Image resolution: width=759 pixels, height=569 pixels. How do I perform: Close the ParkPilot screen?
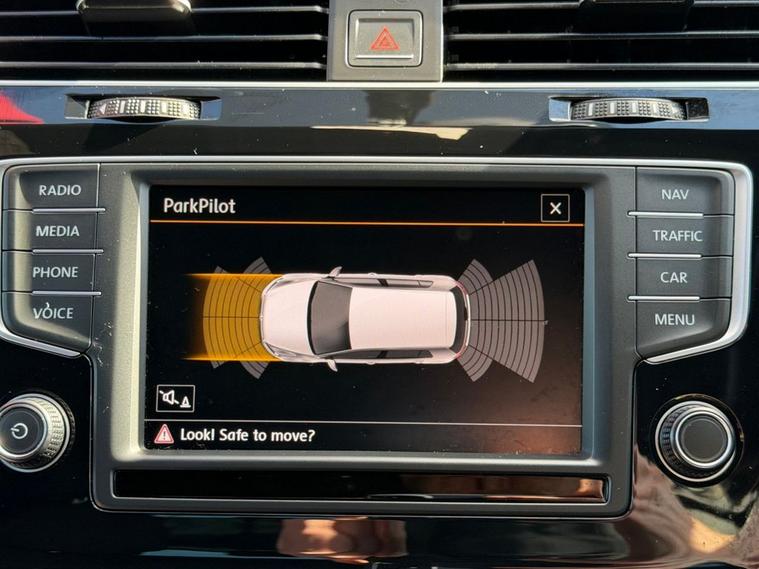point(555,208)
